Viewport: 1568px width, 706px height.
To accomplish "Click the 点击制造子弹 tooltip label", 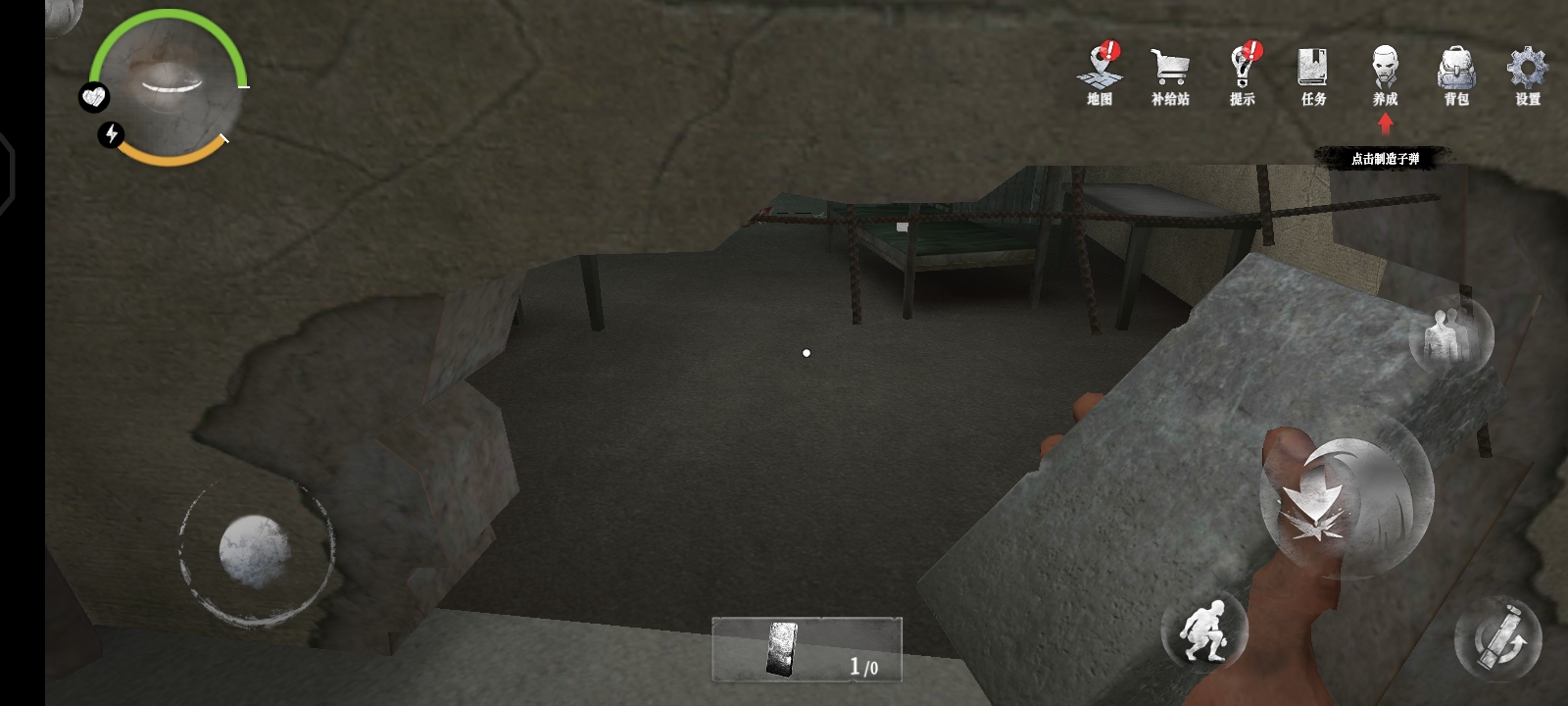I will pyautogui.click(x=1384, y=158).
